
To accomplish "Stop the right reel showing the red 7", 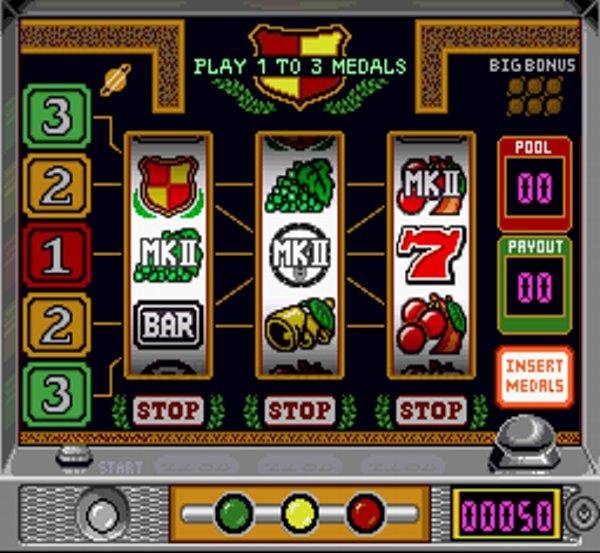I will tap(431, 410).
